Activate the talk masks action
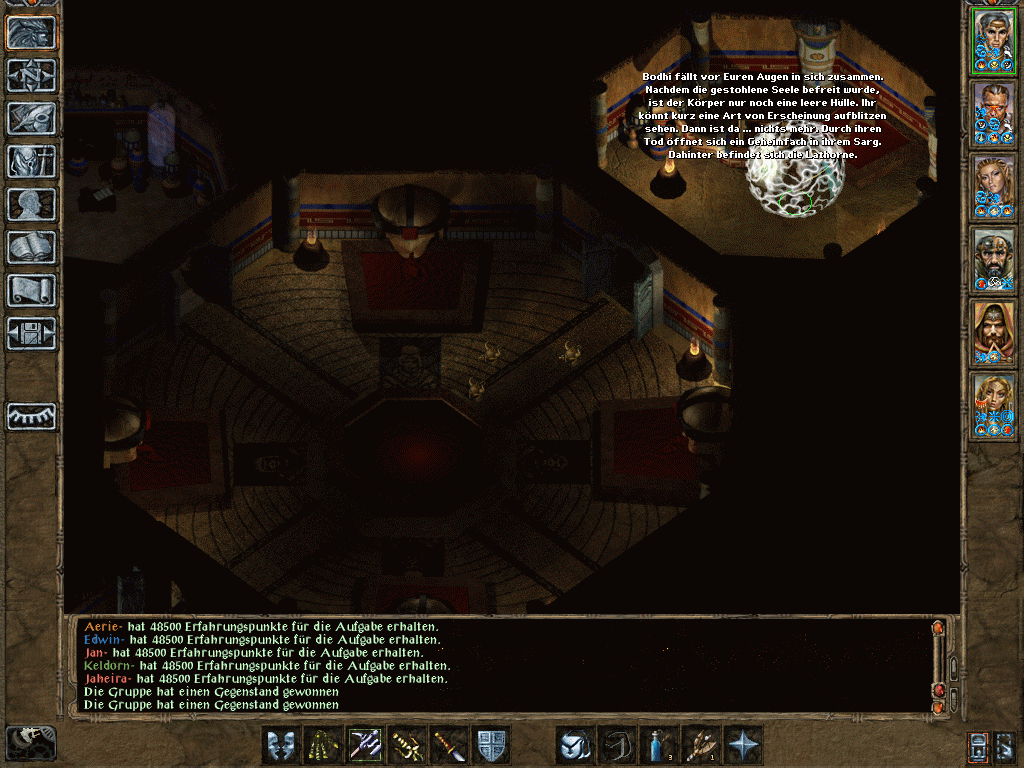The width and height of the screenshot is (1024, 768). click(x=281, y=745)
